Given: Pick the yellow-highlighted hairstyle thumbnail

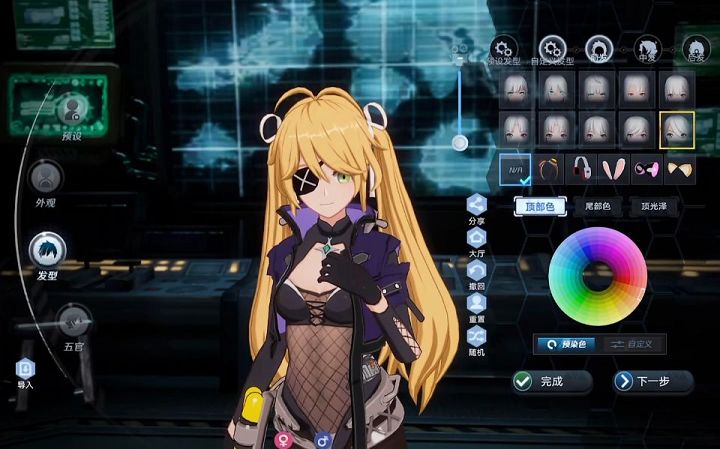Looking at the screenshot, I should [677, 128].
